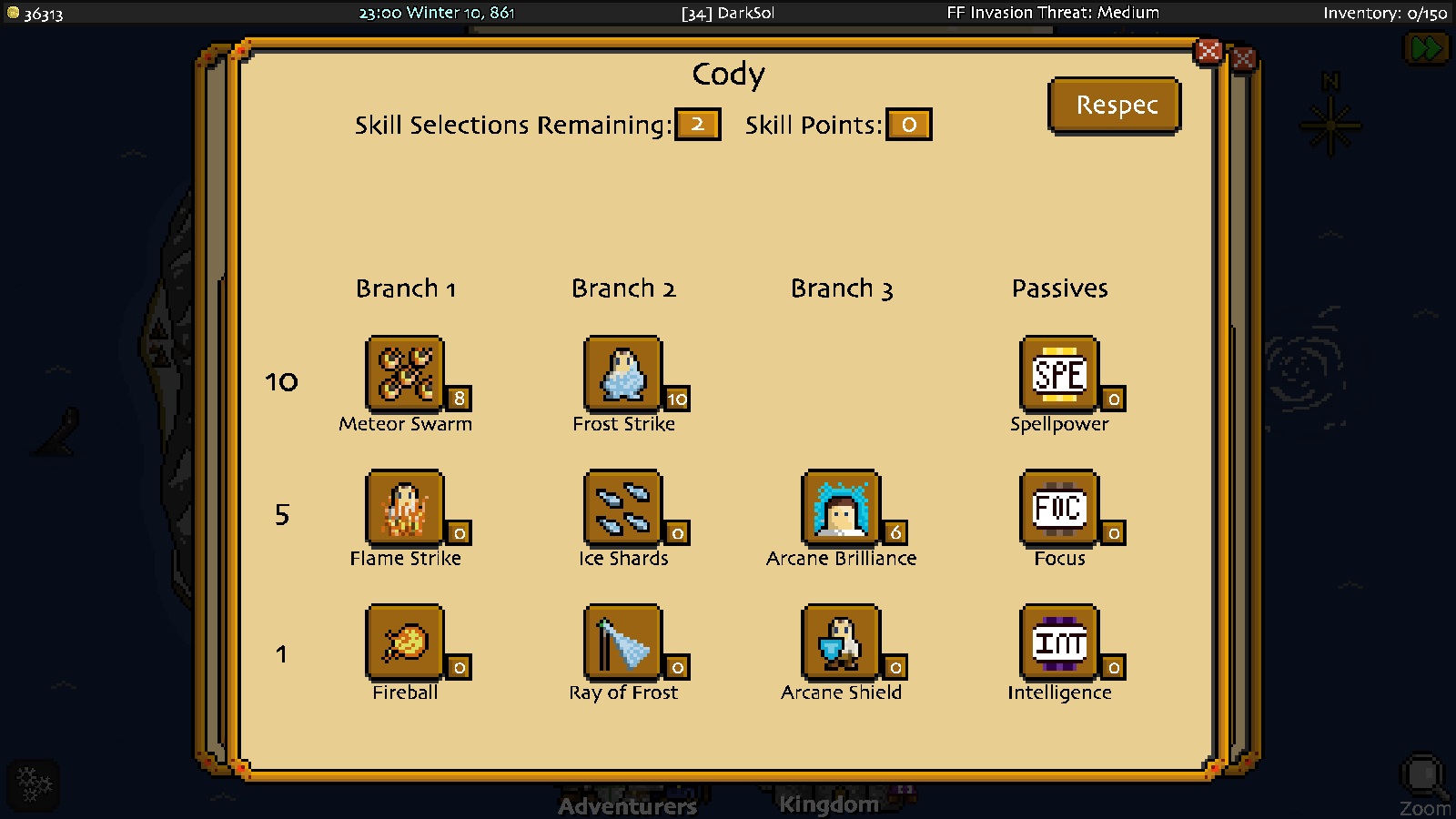The image size is (1456, 819).
Task: Click the fast-forward speed icon
Action: [1427, 47]
